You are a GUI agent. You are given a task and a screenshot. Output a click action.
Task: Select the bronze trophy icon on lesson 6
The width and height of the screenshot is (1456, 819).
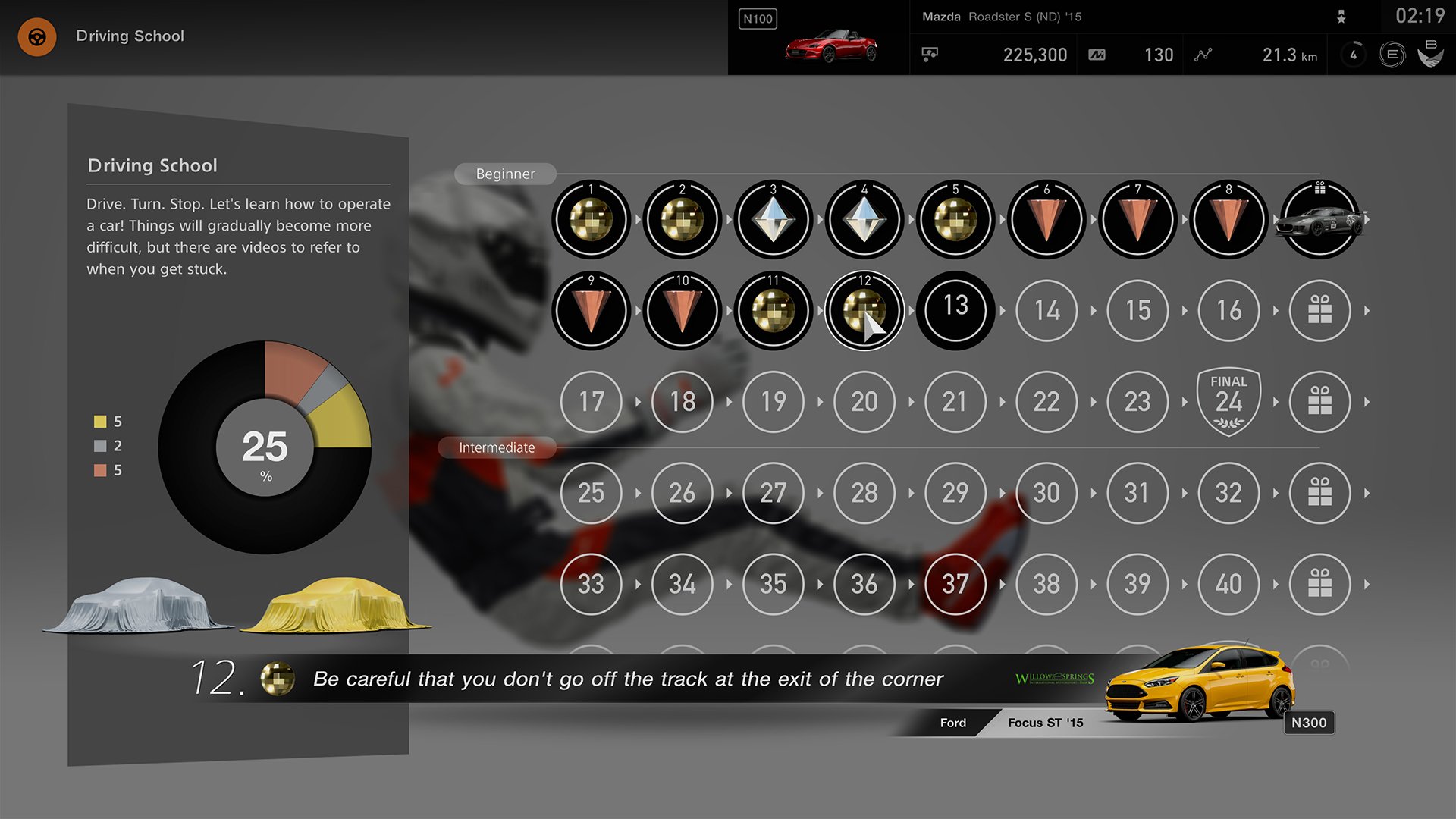(1046, 220)
